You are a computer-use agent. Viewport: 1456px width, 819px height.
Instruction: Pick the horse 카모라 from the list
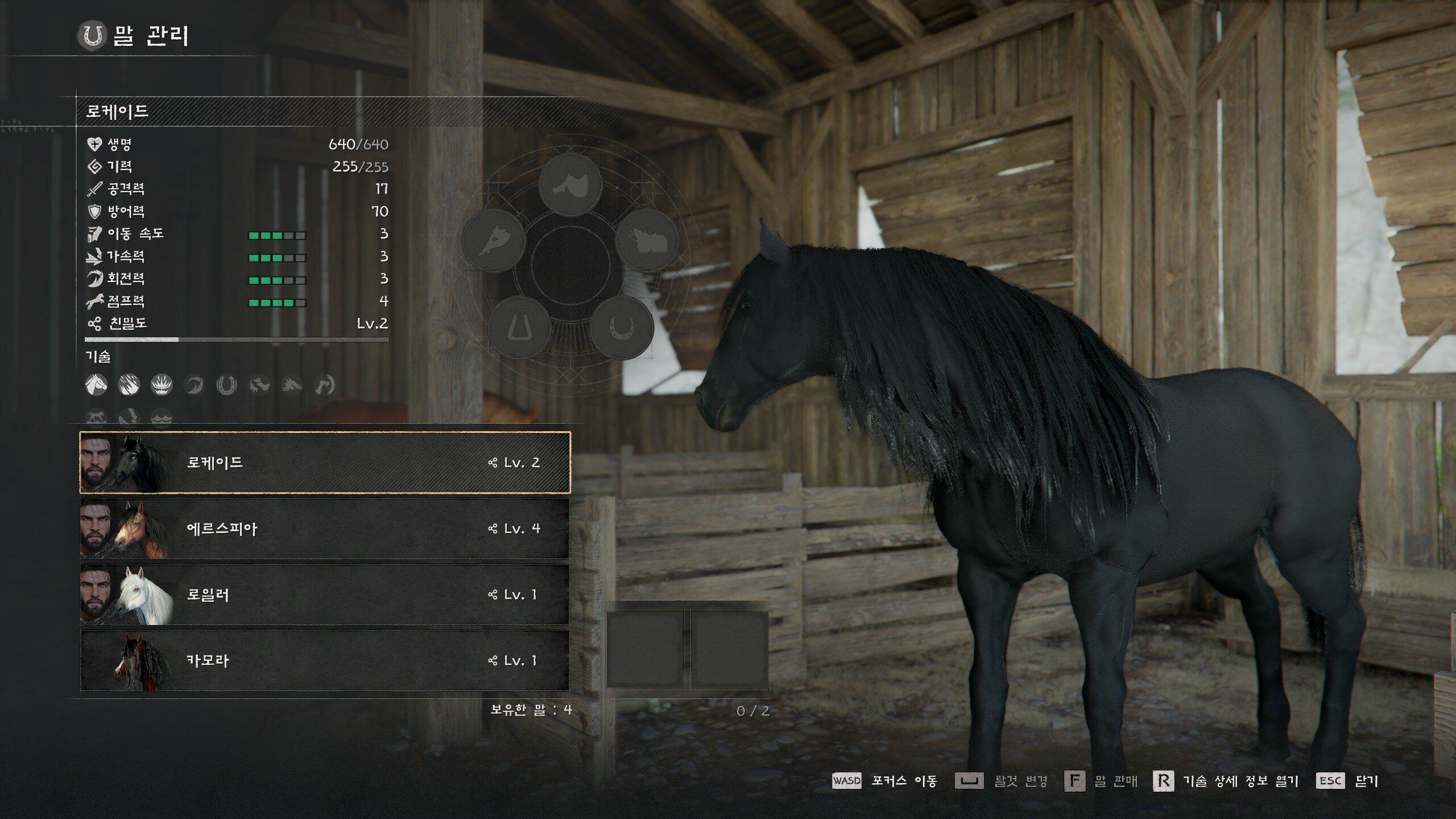324,660
